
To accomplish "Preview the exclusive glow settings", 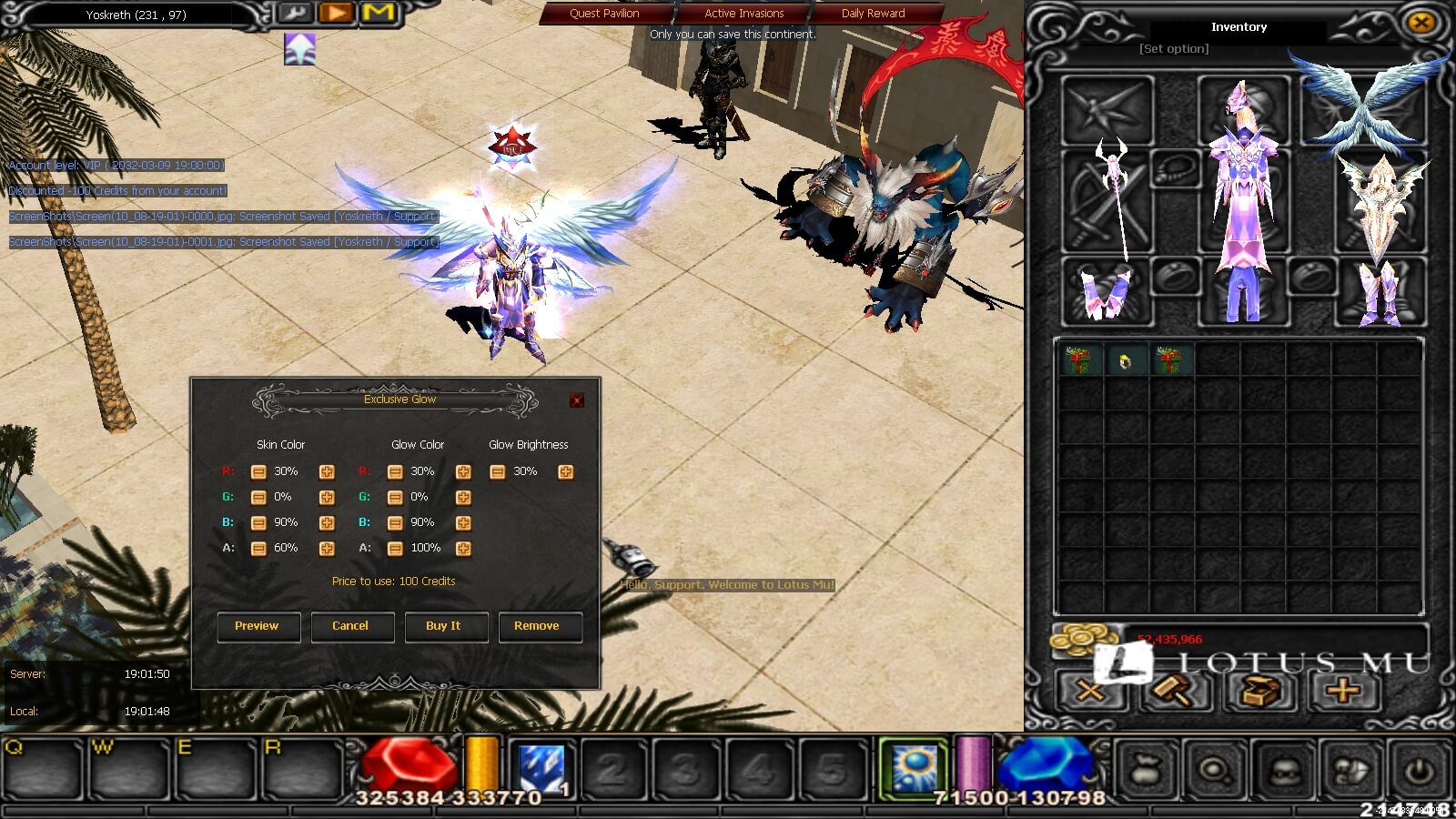I will pos(258,626).
